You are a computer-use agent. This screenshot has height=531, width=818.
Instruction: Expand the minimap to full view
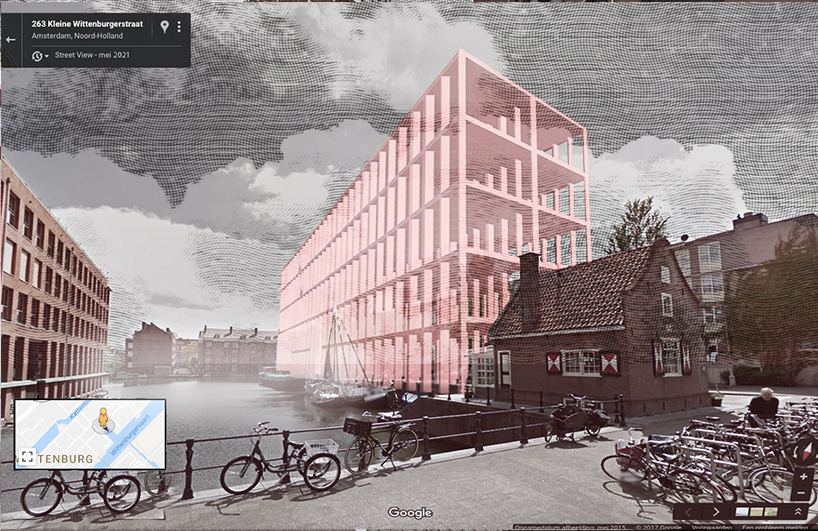[x=27, y=457]
